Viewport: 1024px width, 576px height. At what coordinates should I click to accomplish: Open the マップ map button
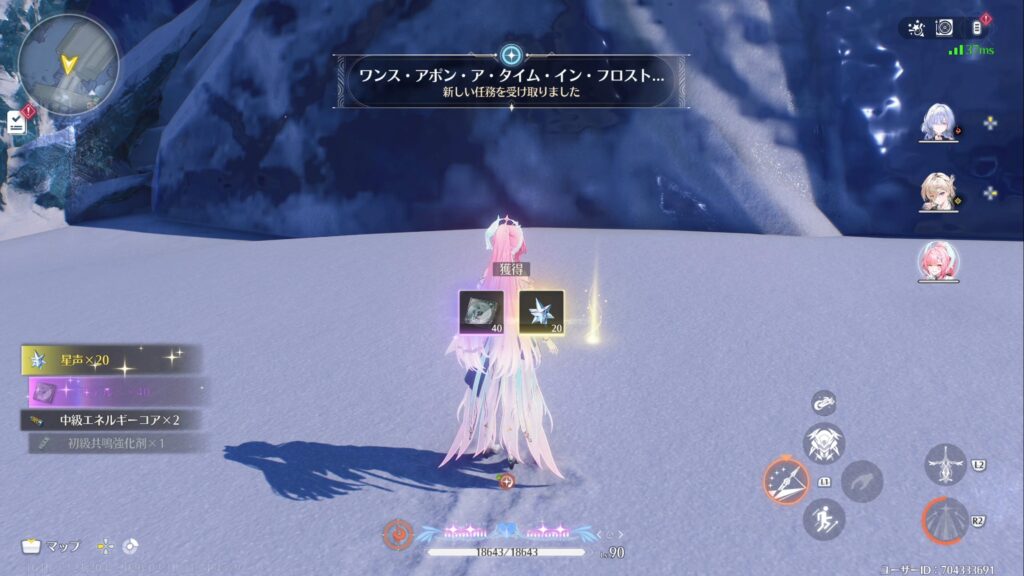point(51,546)
